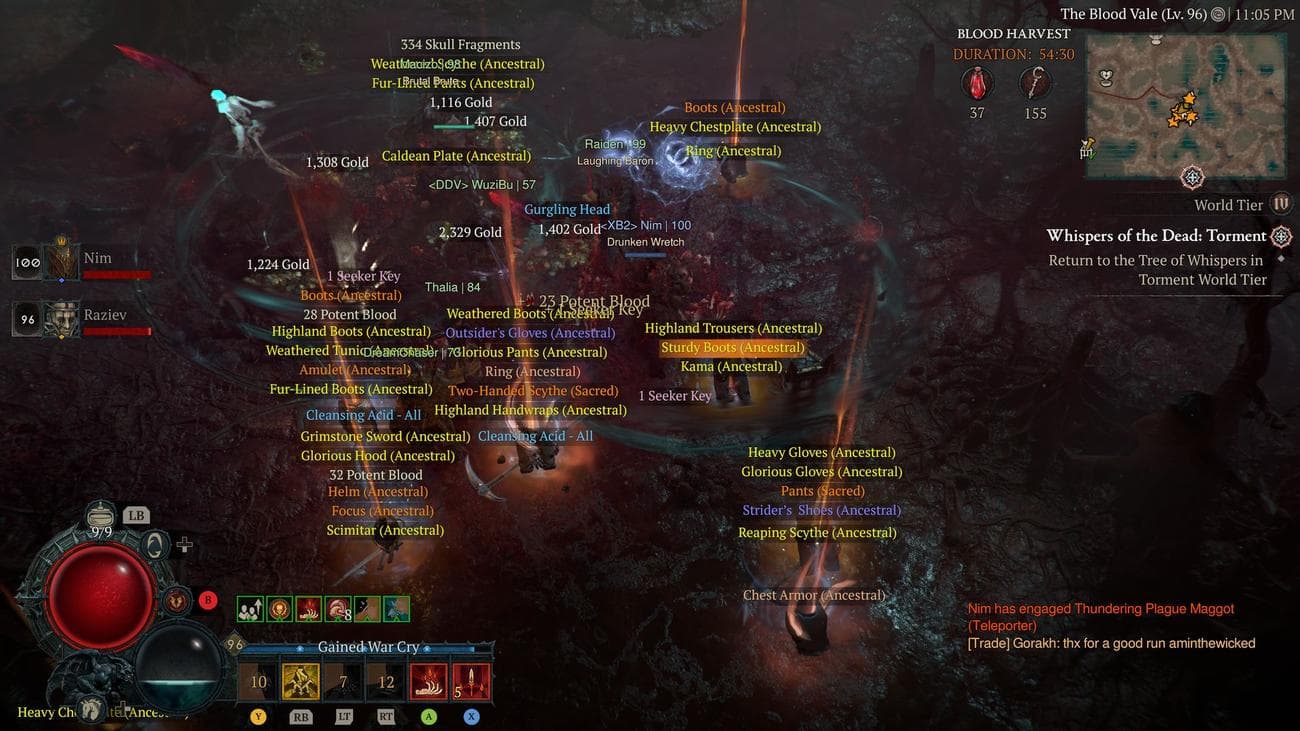Image resolution: width=1300 pixels, height=731 pixels.
Task: Click the Whispers of the Dead sigil icon
Action: (1282, 236)
